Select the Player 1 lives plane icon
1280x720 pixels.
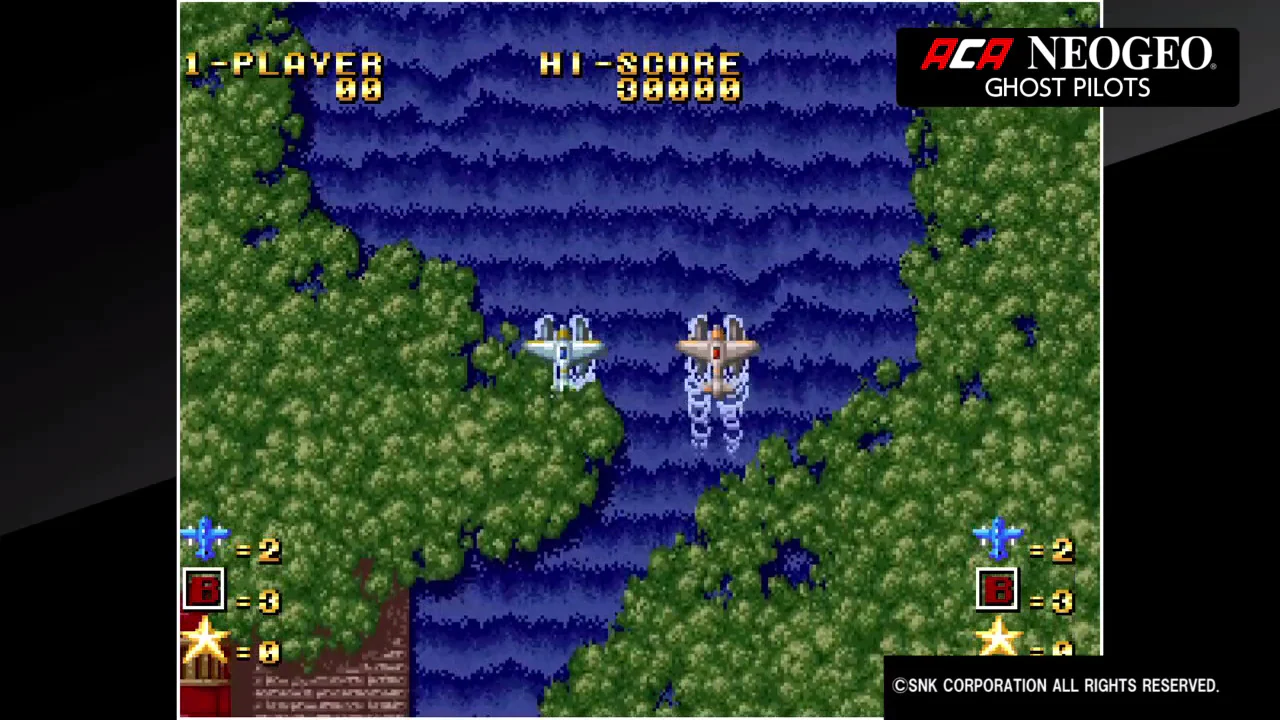tap(205, 538)
